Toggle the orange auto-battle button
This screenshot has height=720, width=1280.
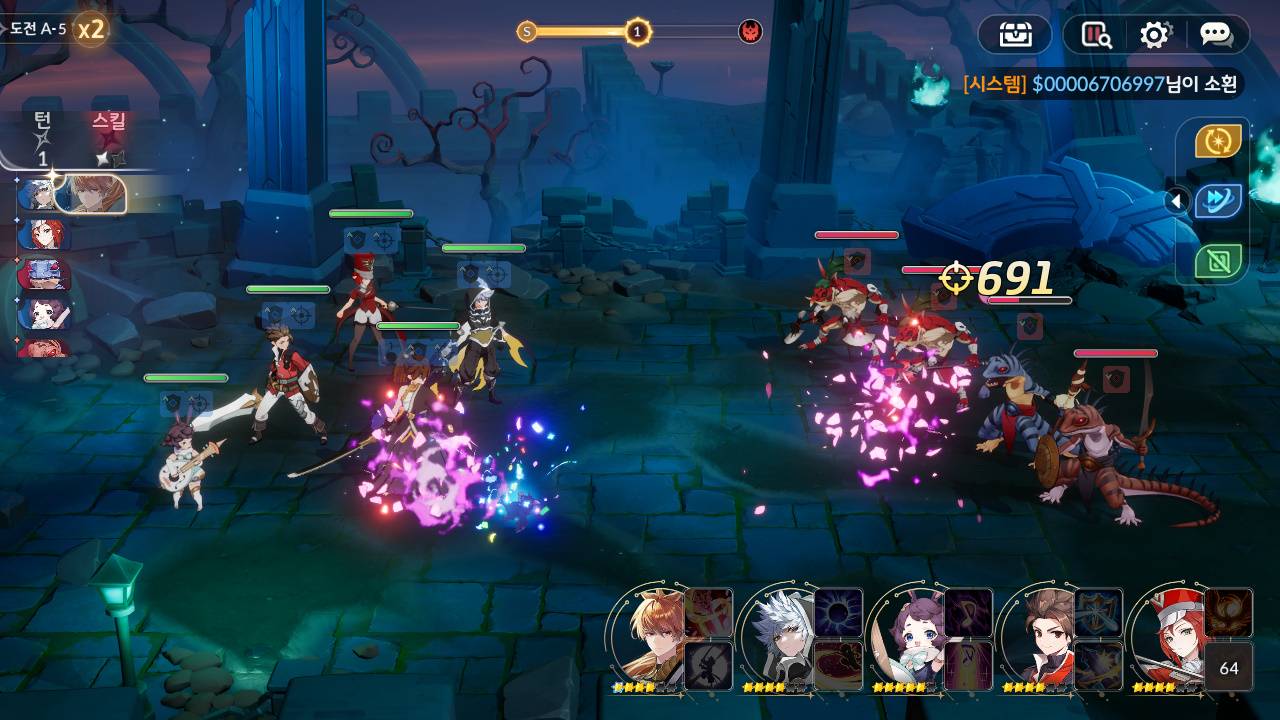click(1218, 142)
